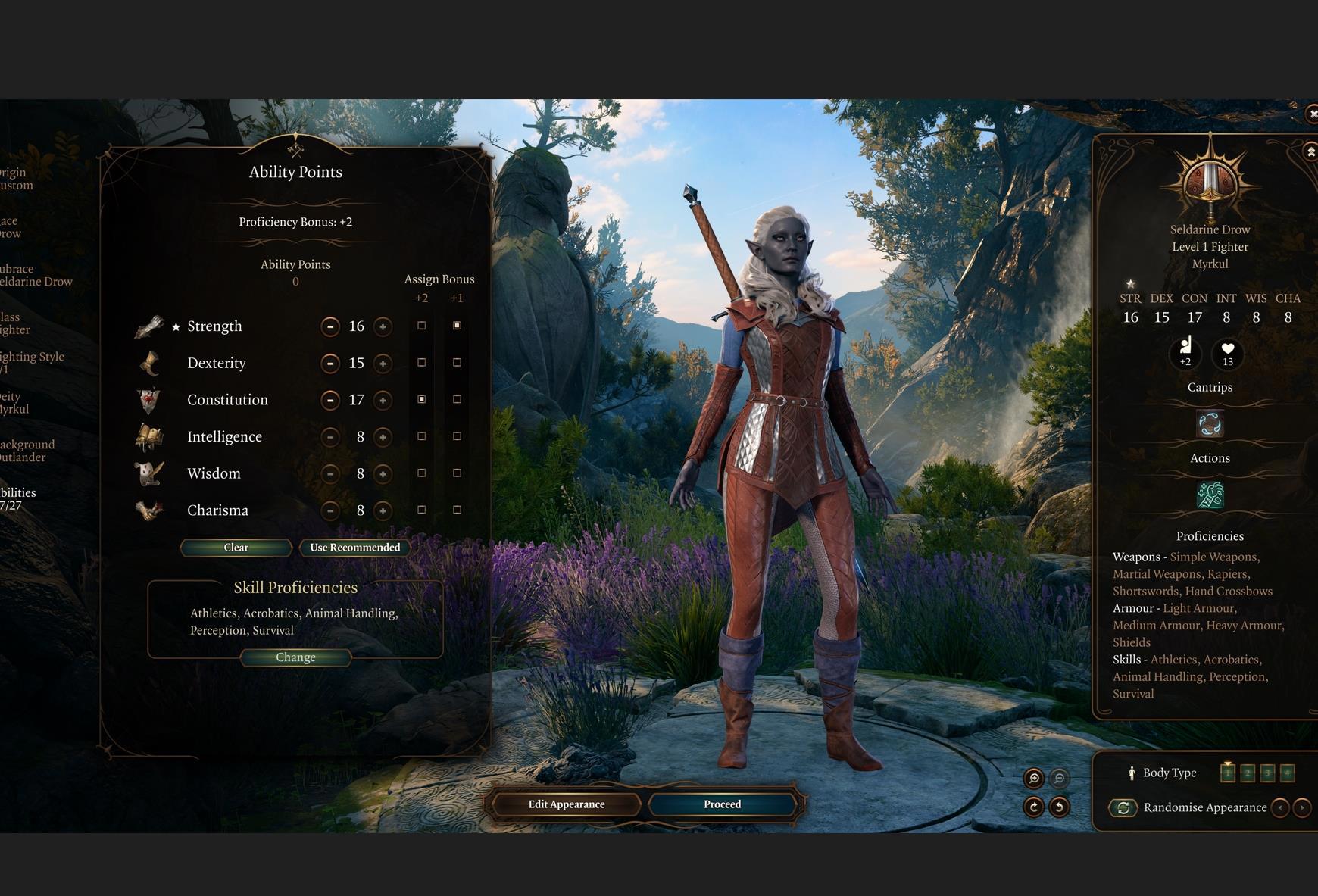
Task: Add a point to Charisma
Action: 383,510
